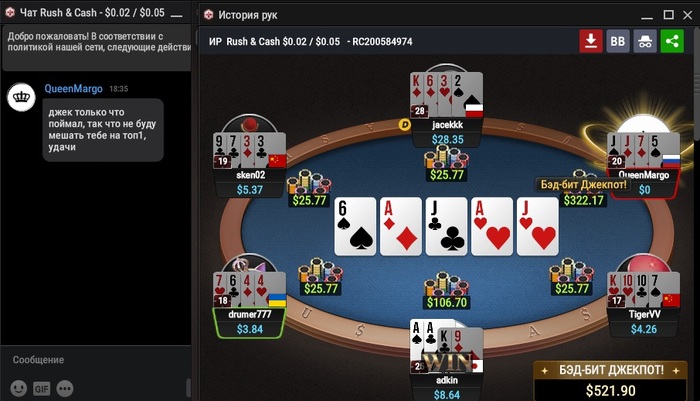Type in the Сообщение chat field
The width and height of the screenshot is (700, 401).
click(x=90, y=360)
